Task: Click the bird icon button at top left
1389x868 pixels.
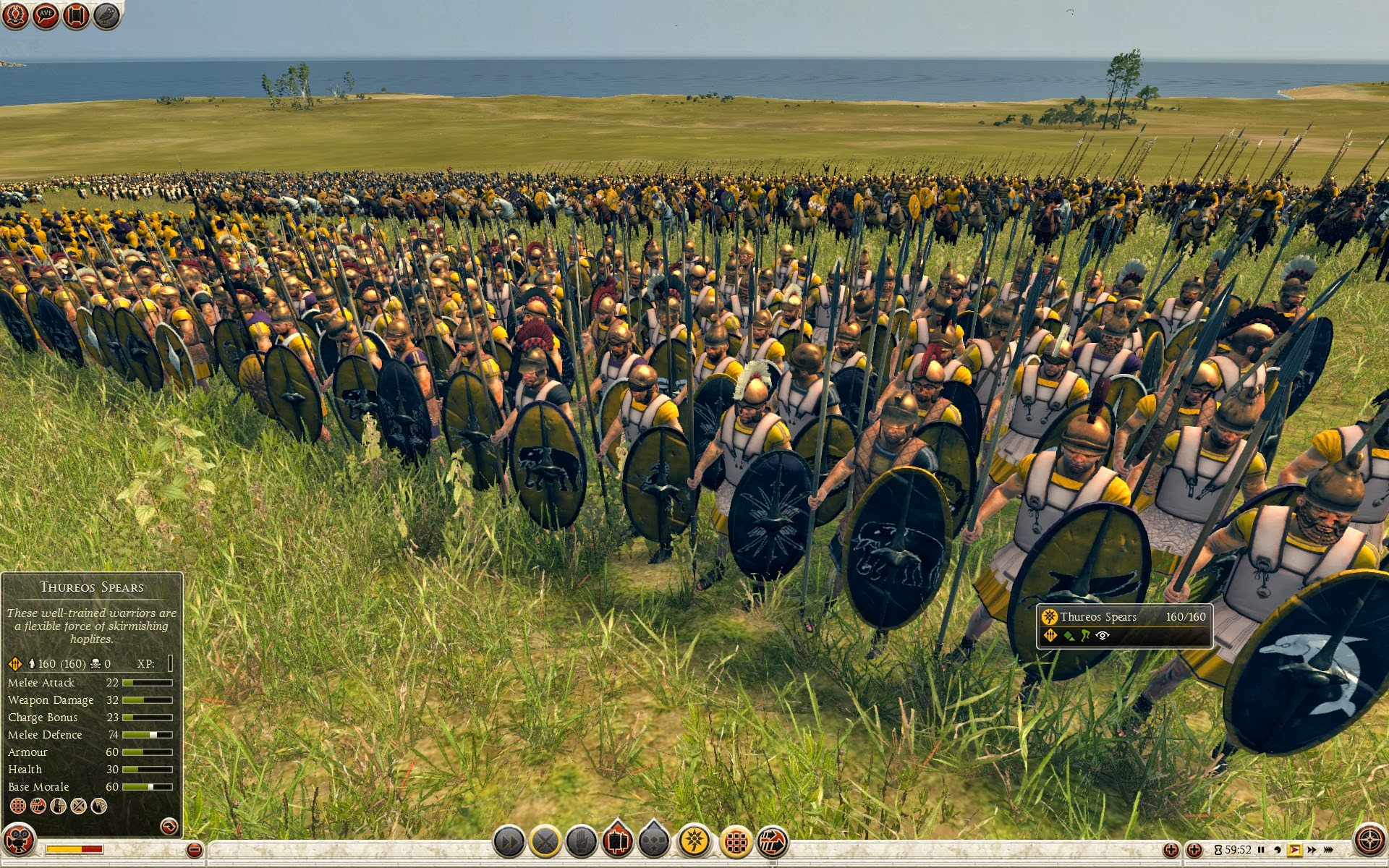Action: coord(106,14)
